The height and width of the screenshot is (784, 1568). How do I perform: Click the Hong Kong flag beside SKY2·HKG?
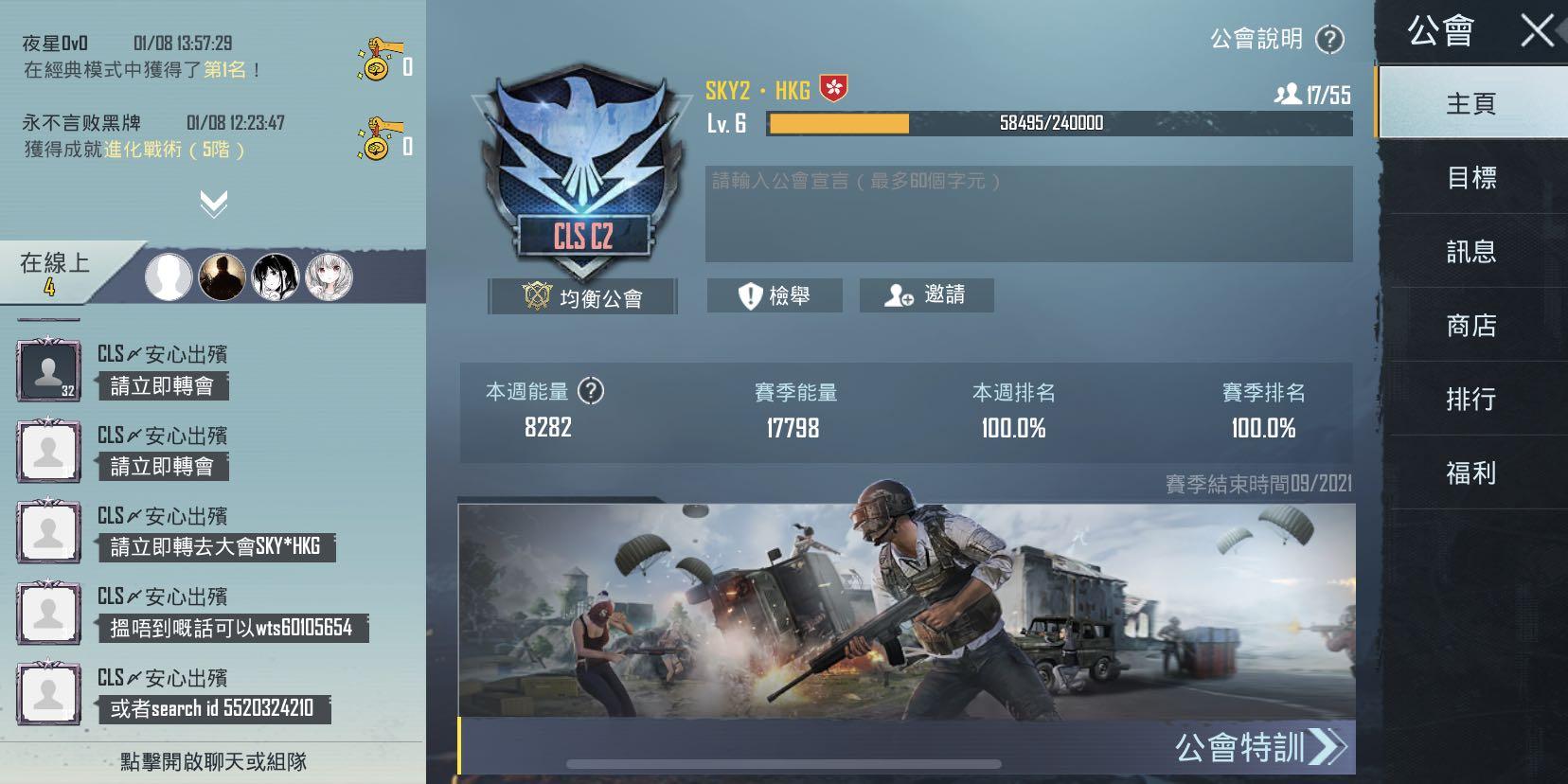click(833, 88)
